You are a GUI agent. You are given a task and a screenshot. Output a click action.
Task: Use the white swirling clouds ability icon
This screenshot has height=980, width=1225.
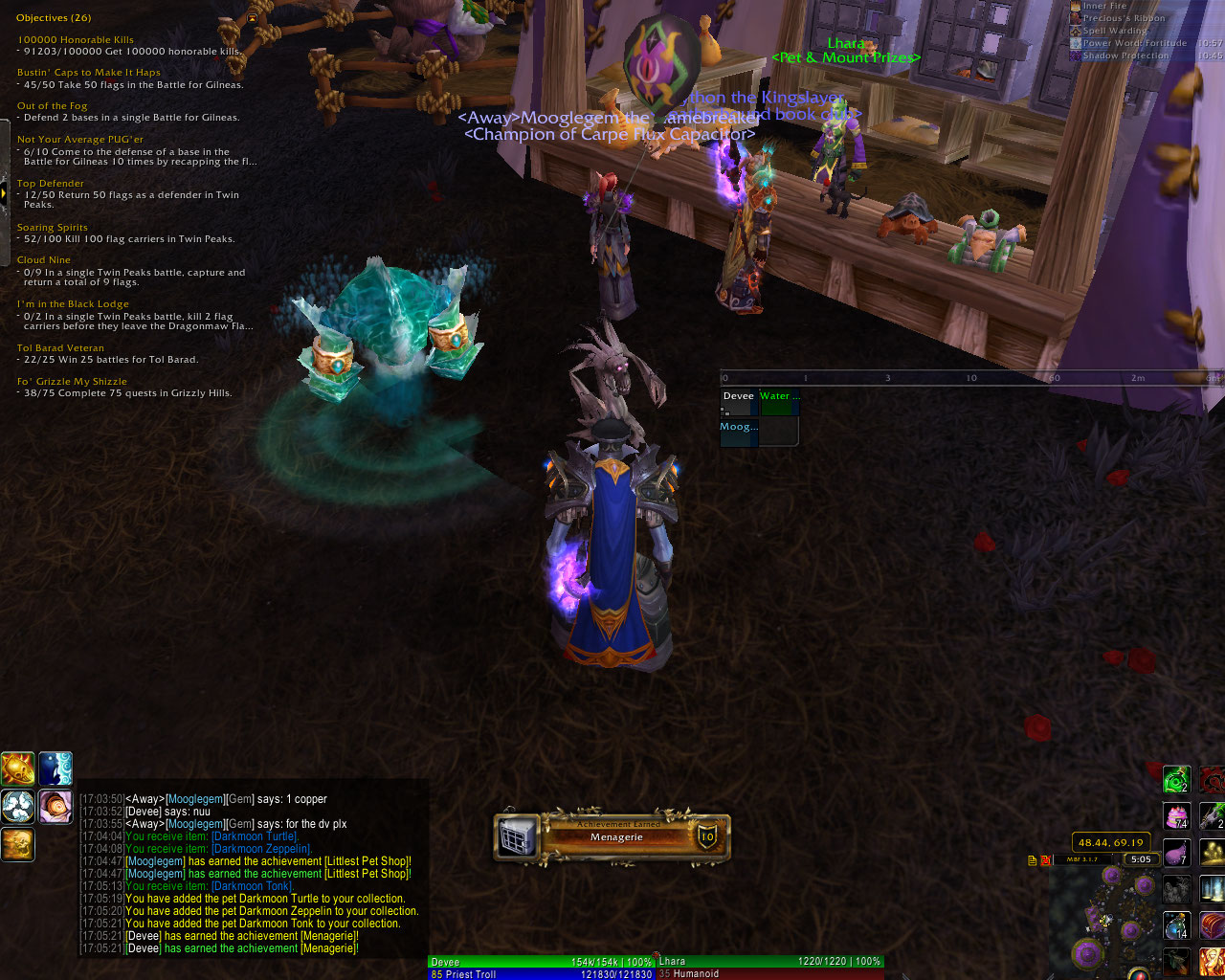coord(18,807)
